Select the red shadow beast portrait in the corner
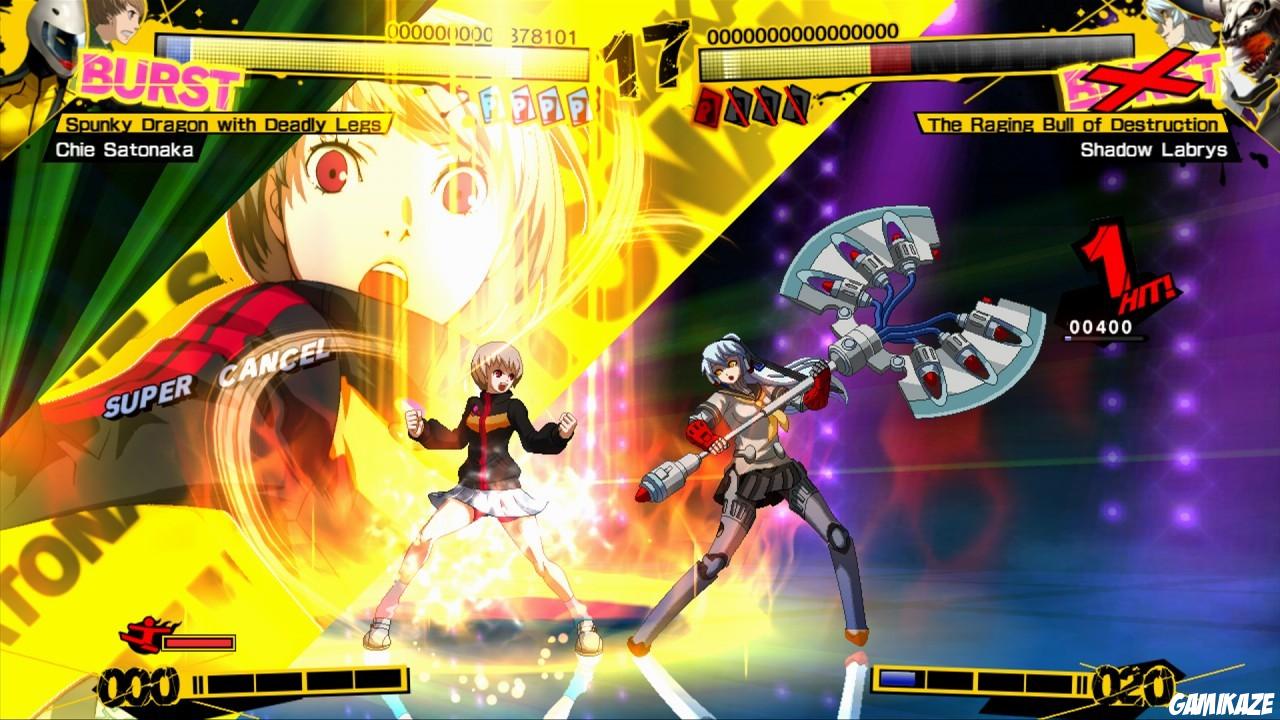 pyautogui.click(x=1245, y=35)
